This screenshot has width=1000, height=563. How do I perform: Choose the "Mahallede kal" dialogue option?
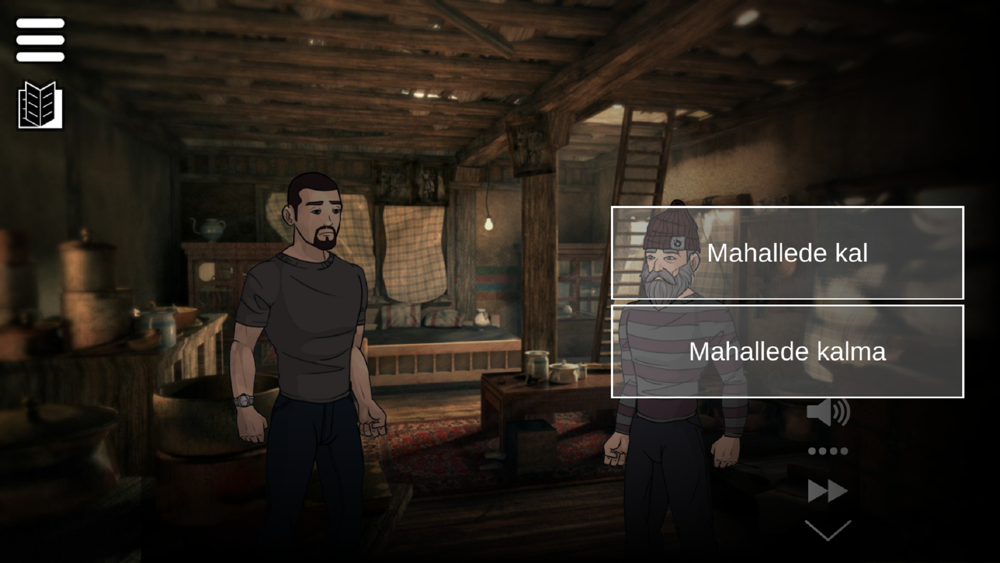(787, 253)
